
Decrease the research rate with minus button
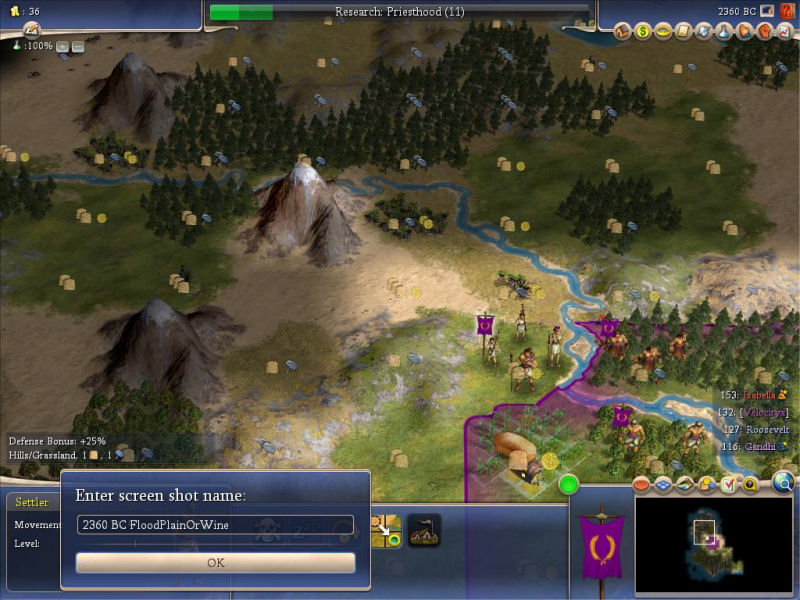[78, 46]
